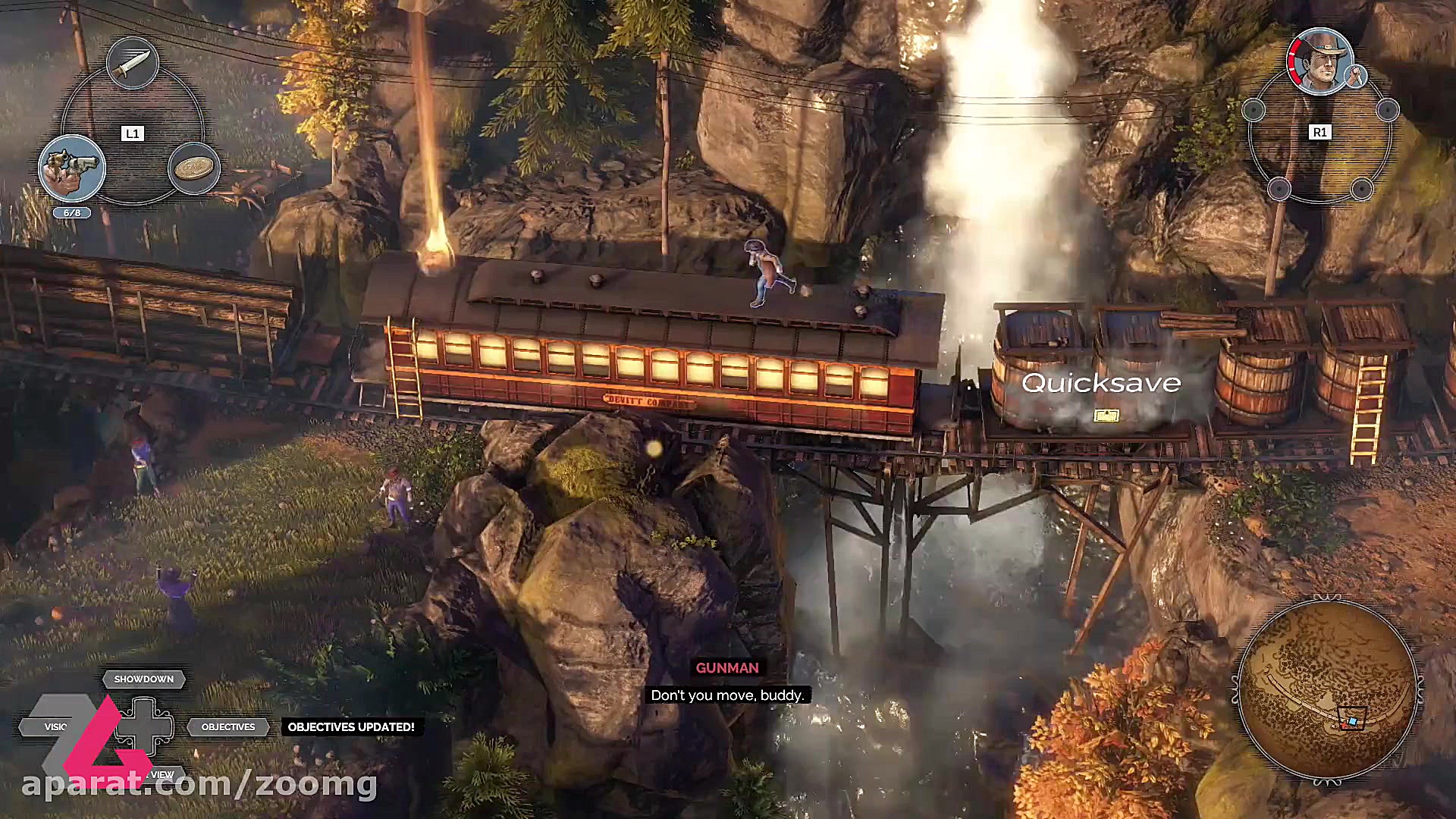Click the cowboy character portrait
The width and height of the screenshot is (1456, 819).
pos(1319,61)
